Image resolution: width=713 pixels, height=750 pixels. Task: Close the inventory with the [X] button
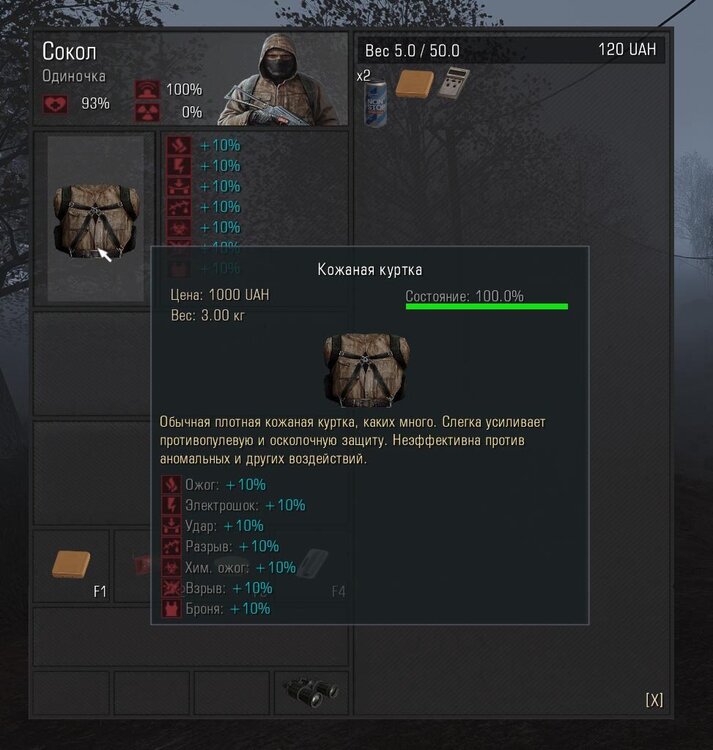tap(654, 700)
